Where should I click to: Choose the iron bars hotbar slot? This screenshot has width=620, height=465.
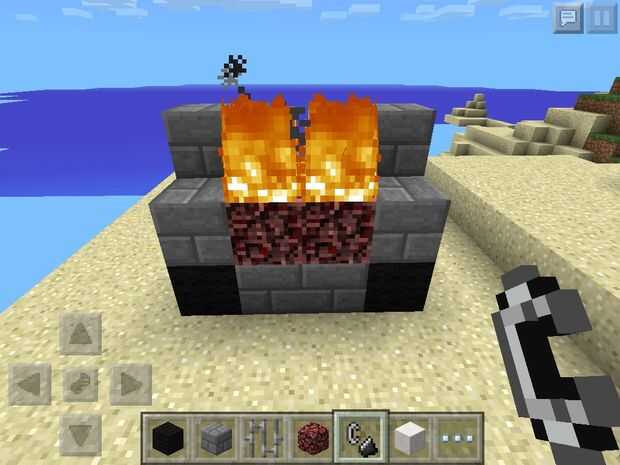click(262, 438)
